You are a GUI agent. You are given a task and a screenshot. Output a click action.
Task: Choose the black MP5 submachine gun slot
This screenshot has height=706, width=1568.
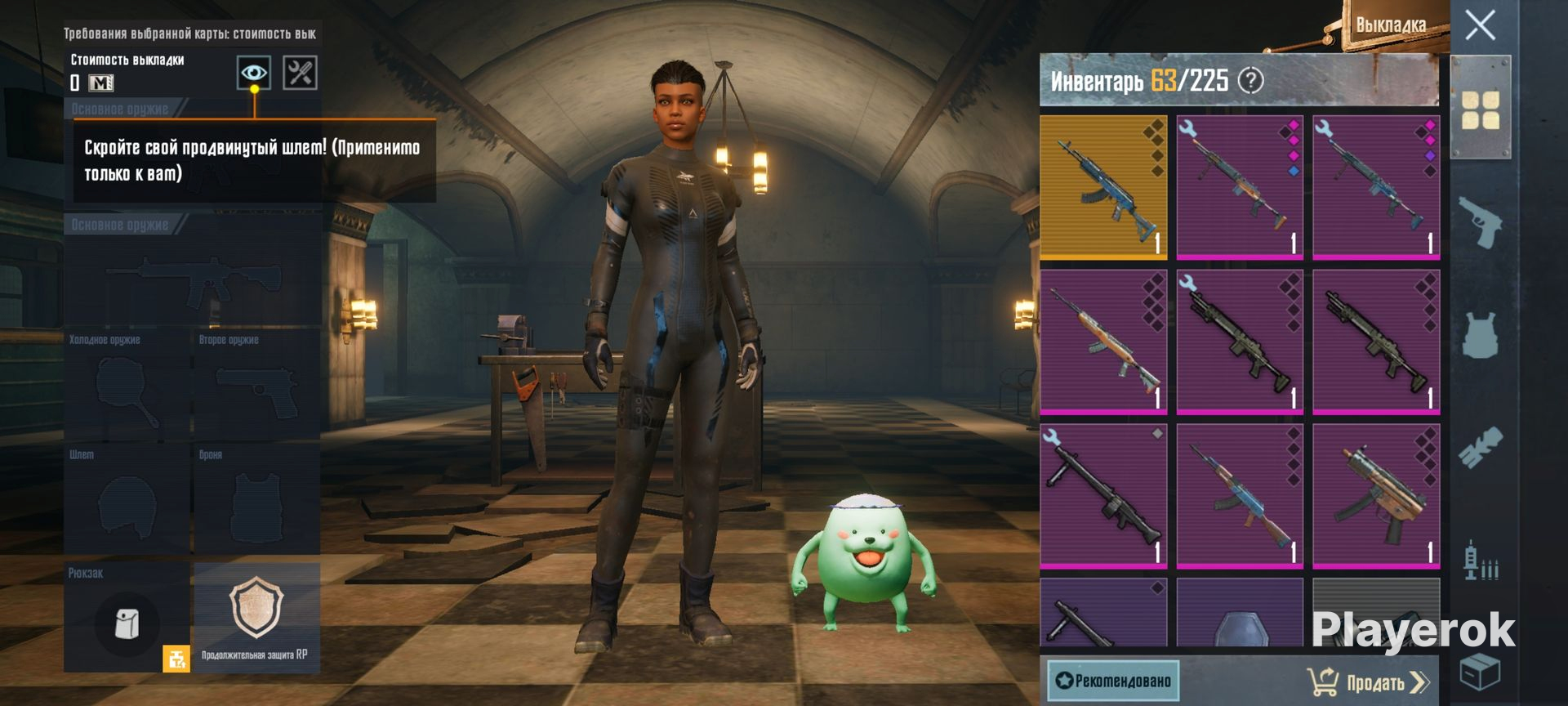pyautogui.click(x=1376, y=496)
